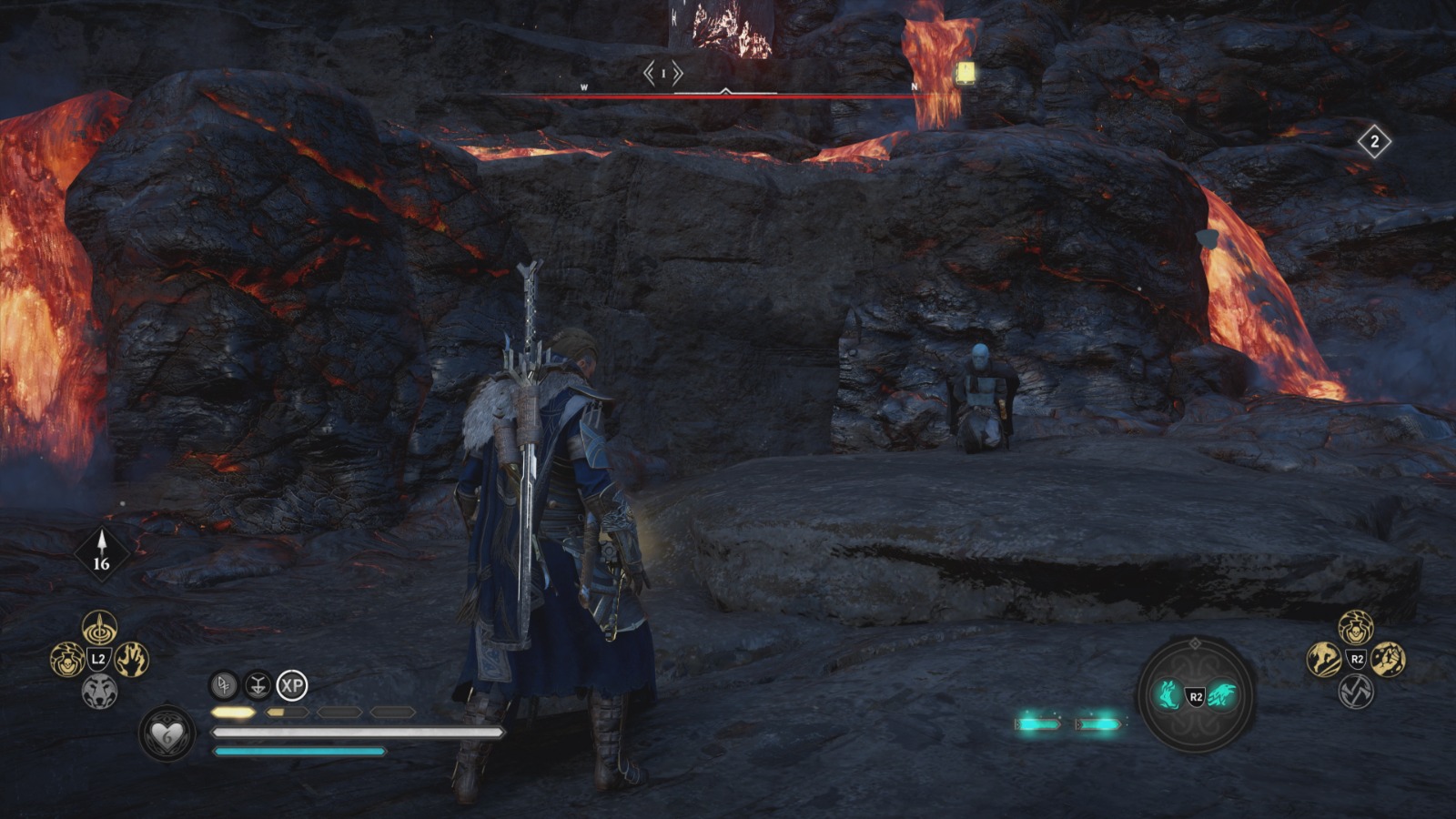Select the claw grip melee ability icon

pos(1387,660)
